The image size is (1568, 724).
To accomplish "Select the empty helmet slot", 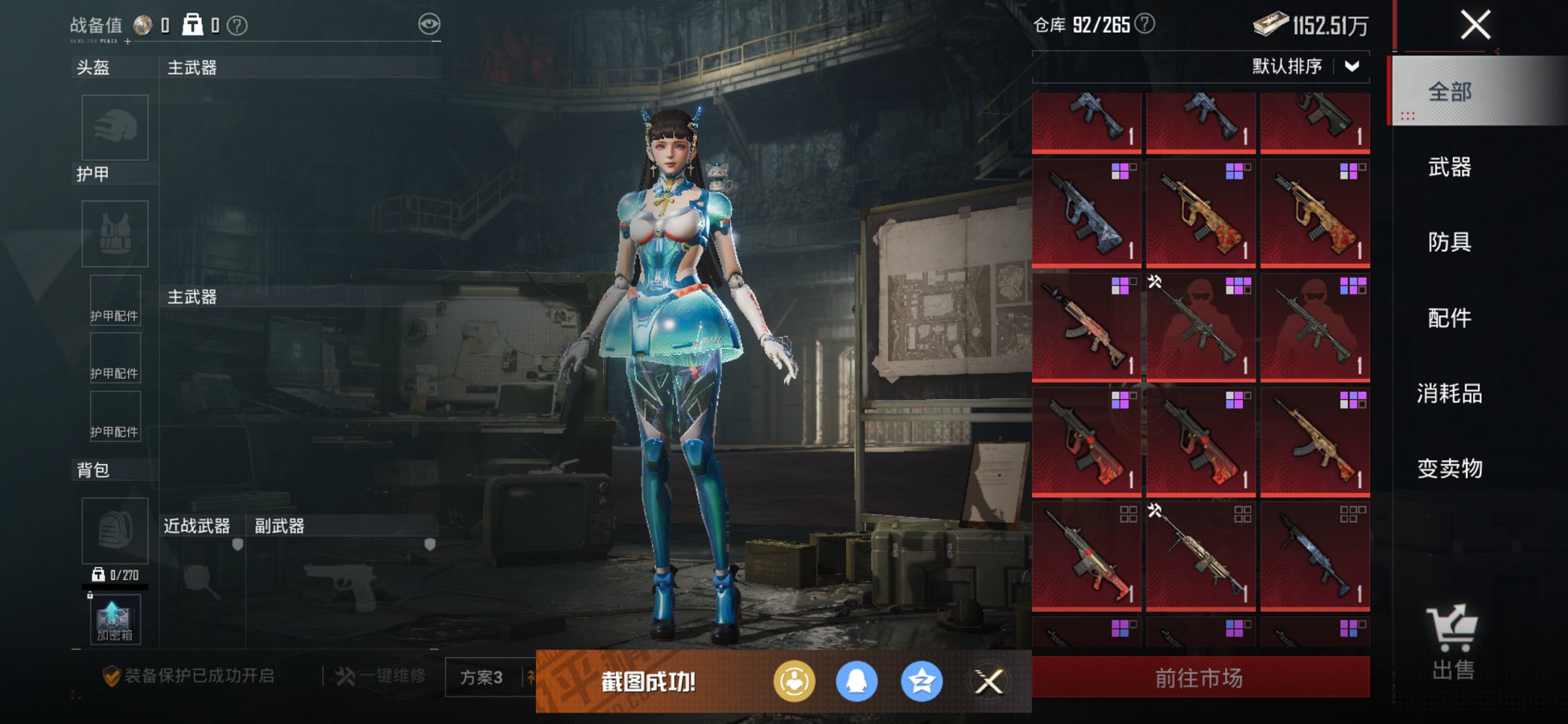I will pos(115,127).
